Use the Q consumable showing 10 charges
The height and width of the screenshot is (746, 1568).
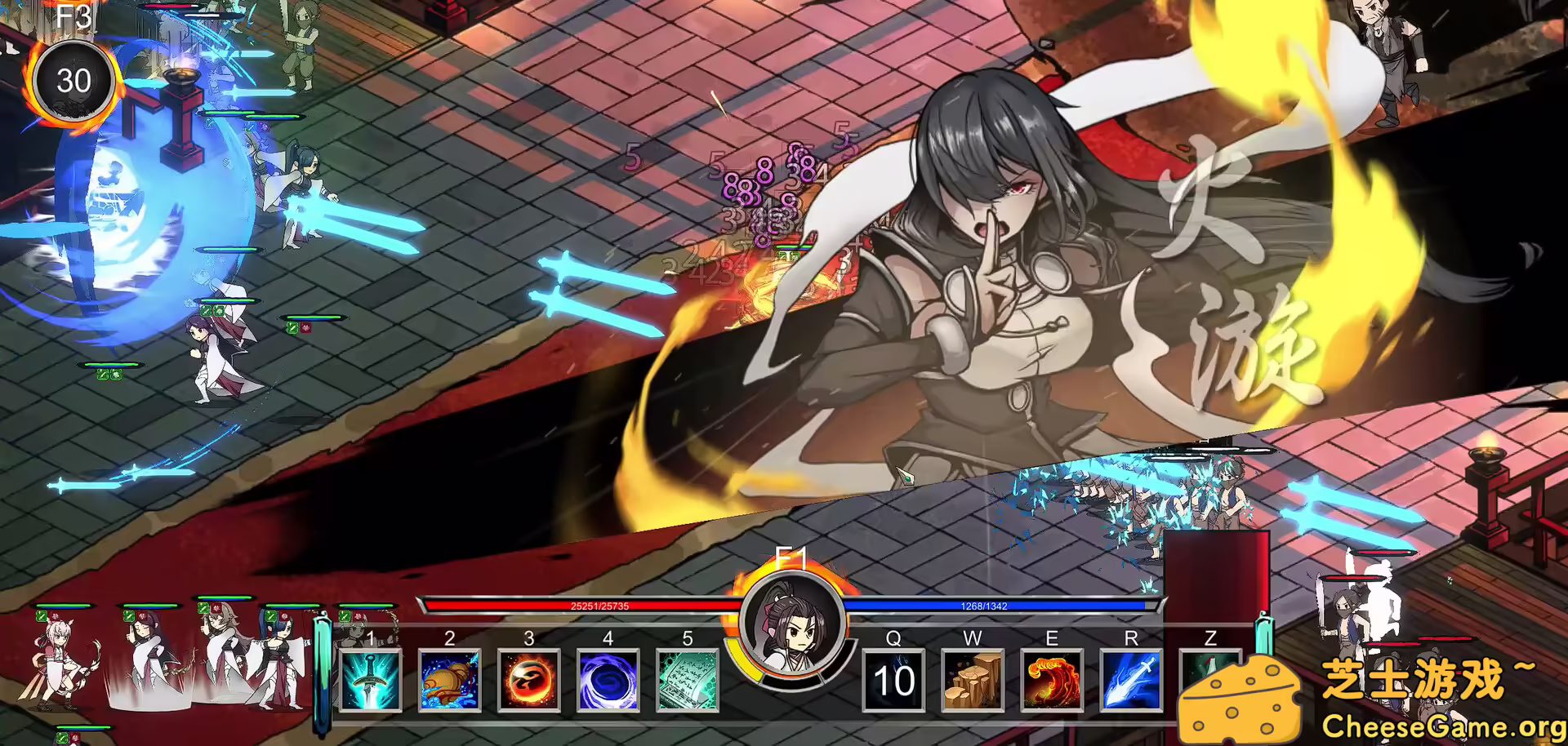click(x=895, y=682)
